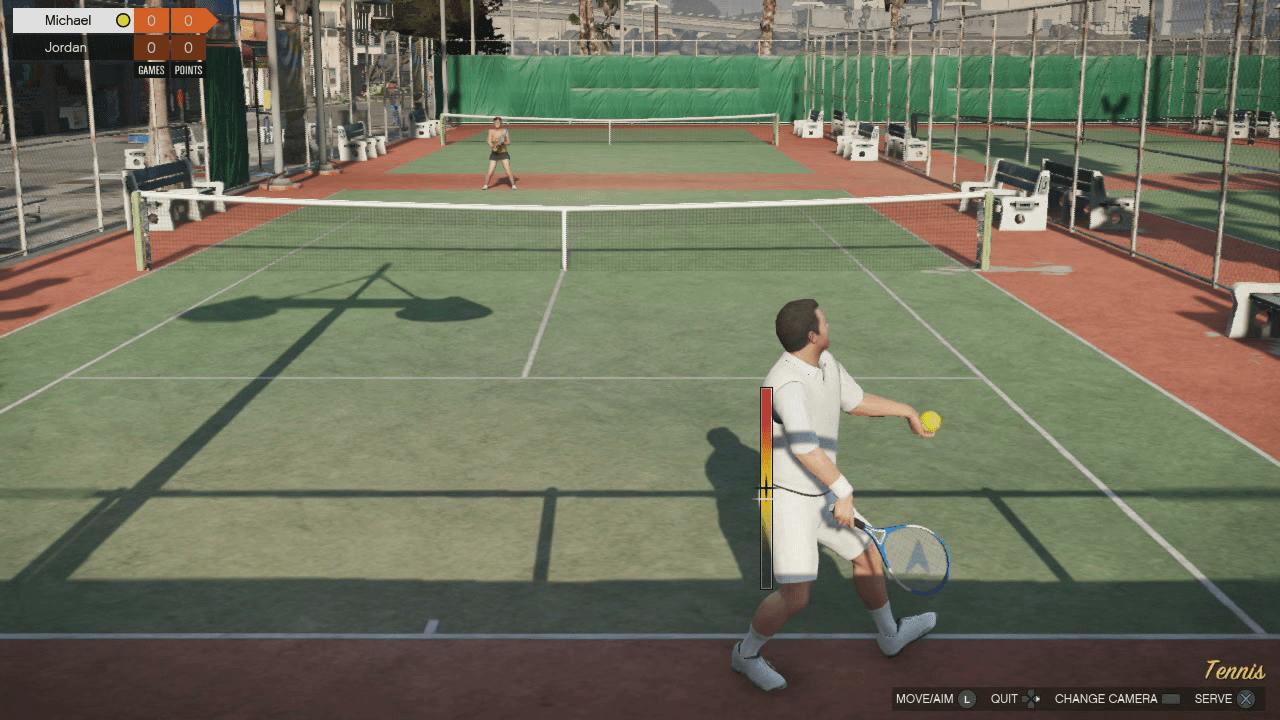
Task: Expand the GAMES column header
Action: click(150, 69)
